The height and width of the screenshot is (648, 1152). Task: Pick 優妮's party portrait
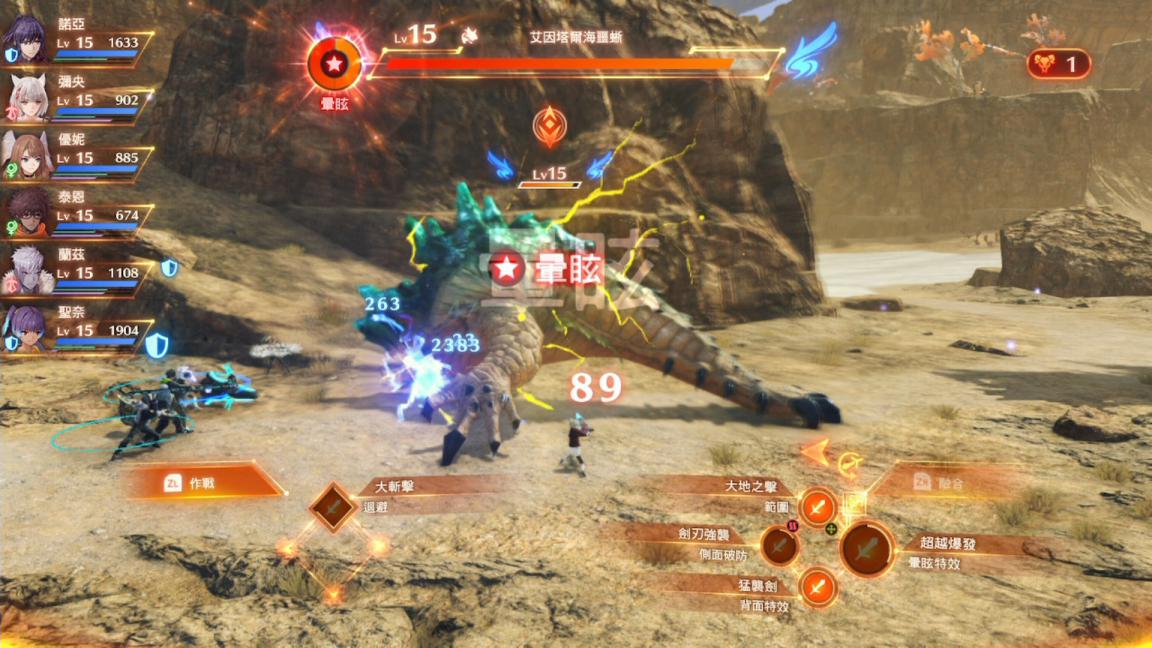coord(26,156)
